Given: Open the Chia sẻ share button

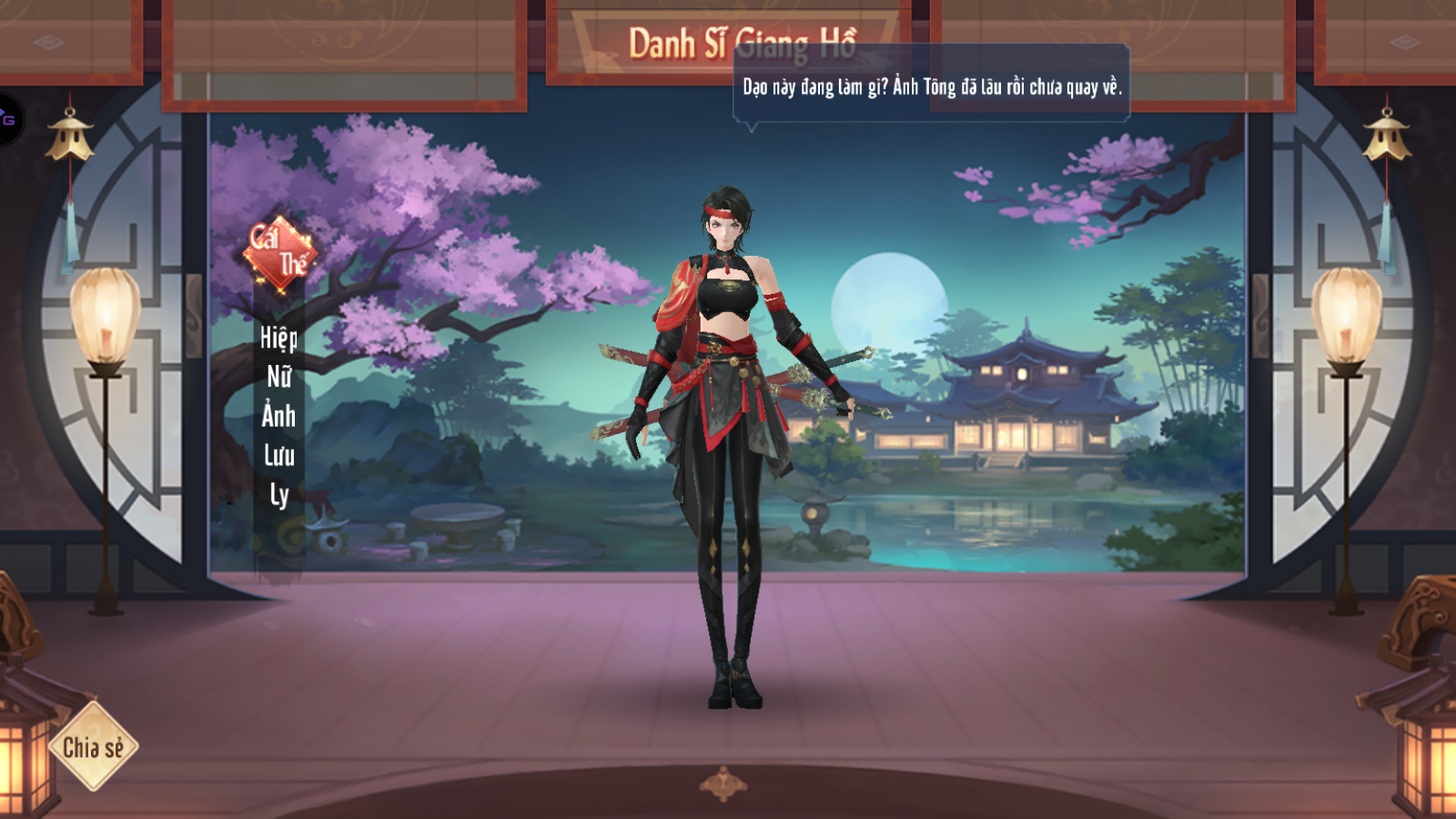Looking at the screenshot, I should (93, 747).
